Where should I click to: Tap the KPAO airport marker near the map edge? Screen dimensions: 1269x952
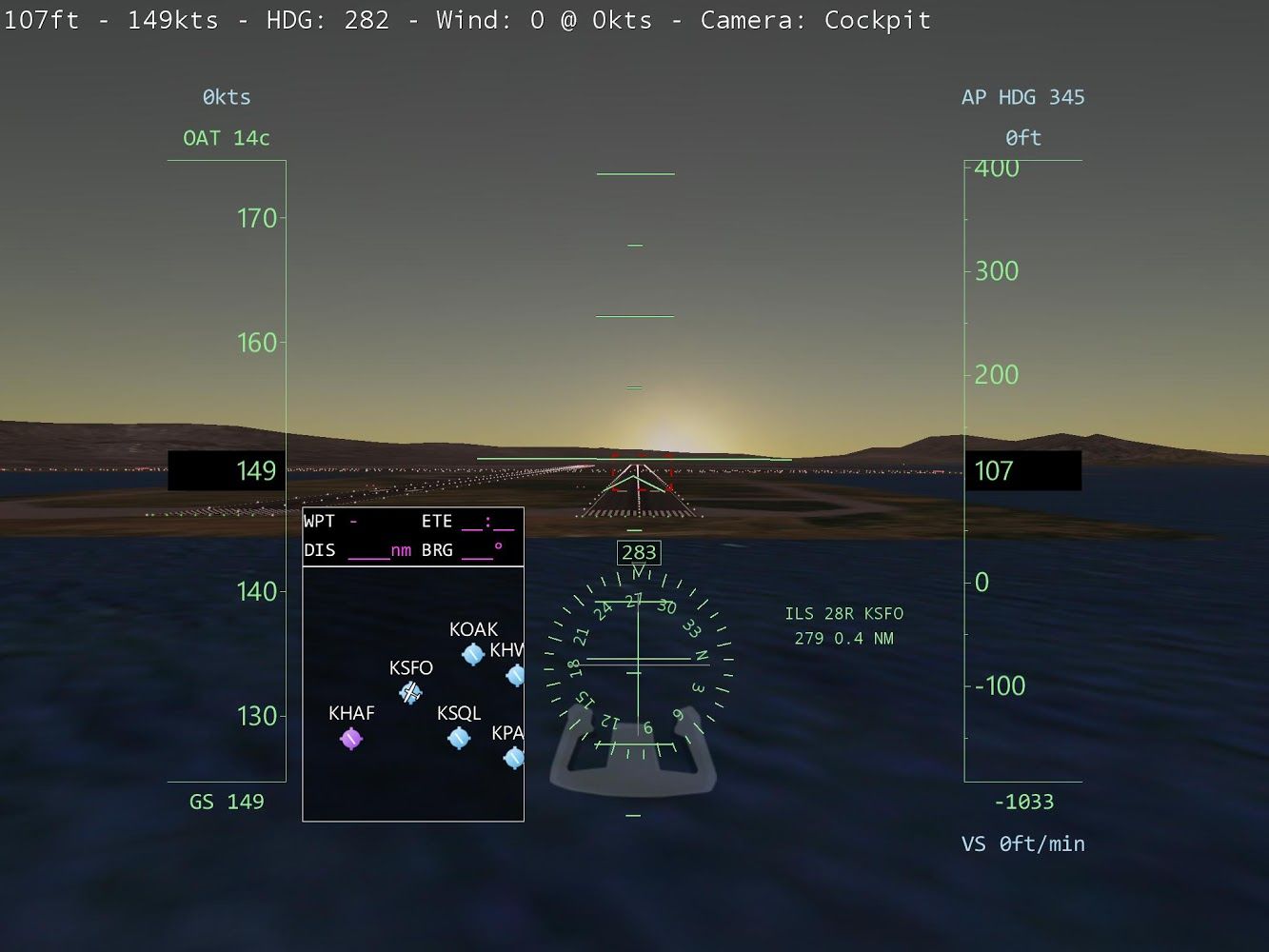[x=514, y=757]
